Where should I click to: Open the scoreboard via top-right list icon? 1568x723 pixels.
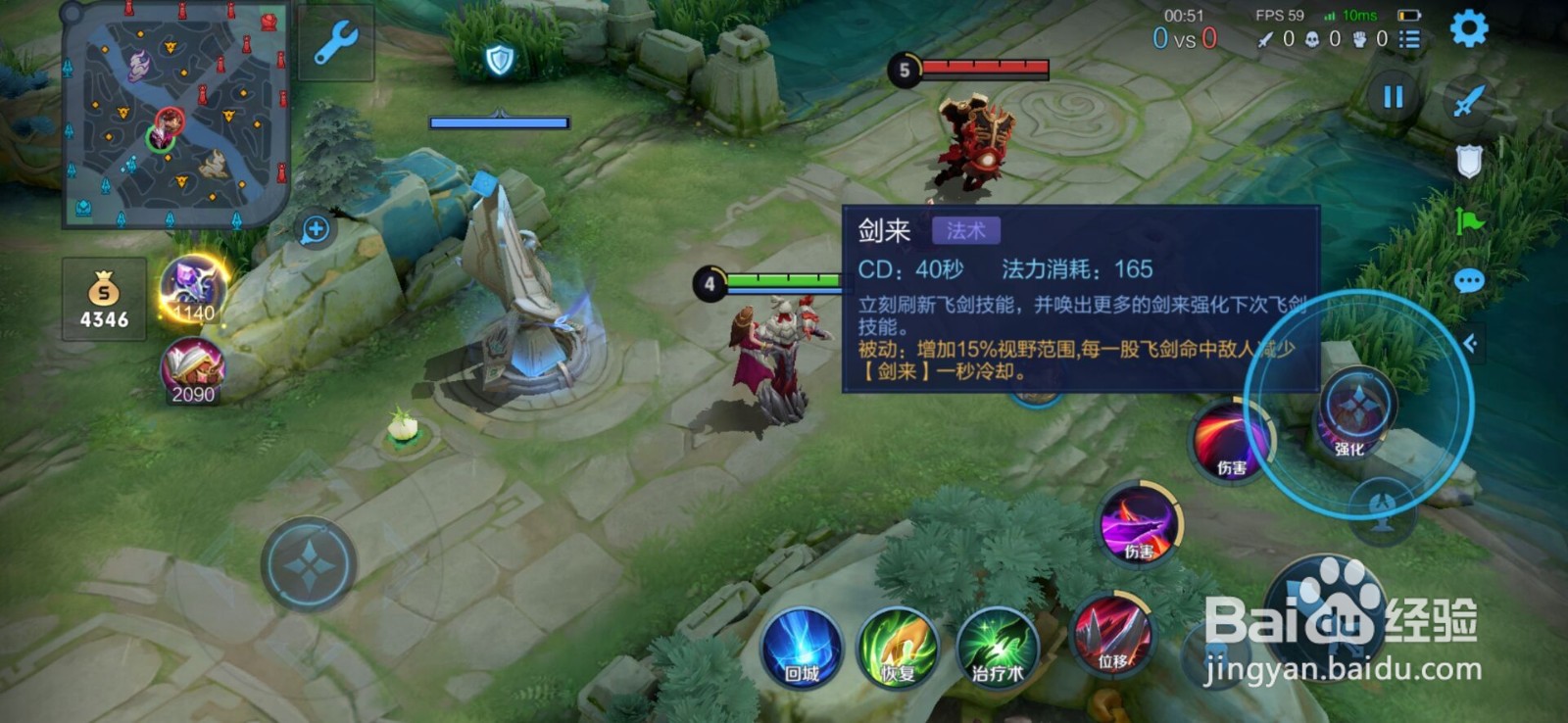(x=1409, y=40)
